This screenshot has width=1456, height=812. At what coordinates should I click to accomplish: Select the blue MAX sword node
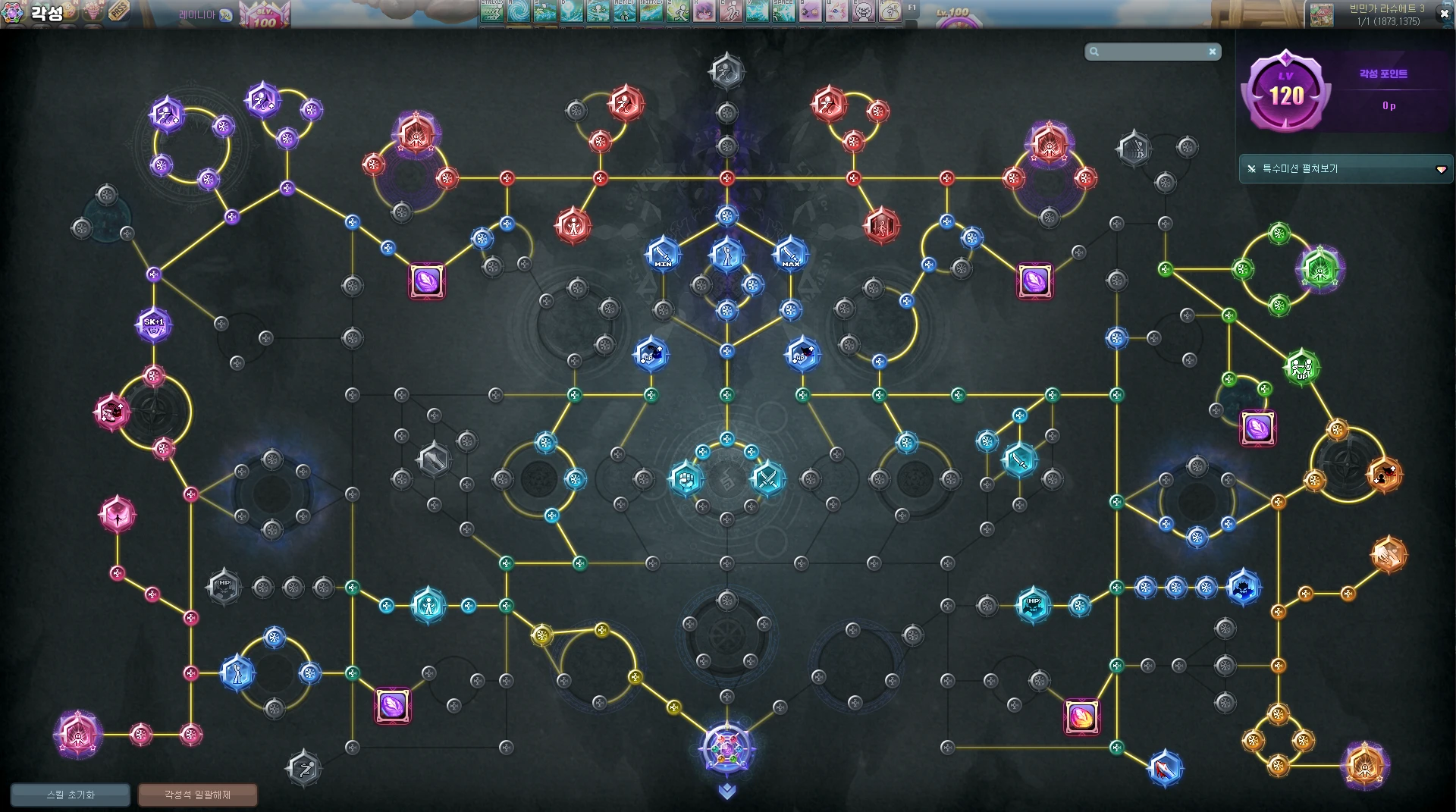(x=790, y=255)
